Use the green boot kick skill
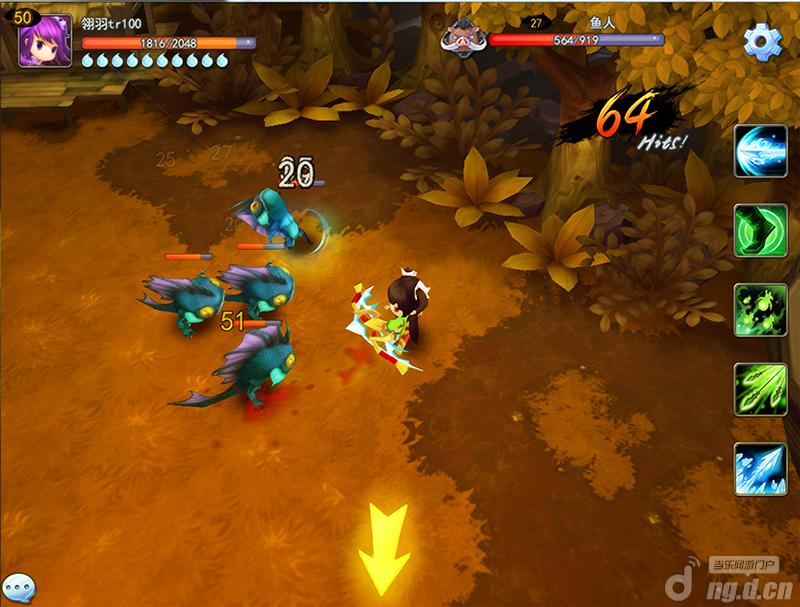Viewport: 800px width, 607px height. pos(760,231)
